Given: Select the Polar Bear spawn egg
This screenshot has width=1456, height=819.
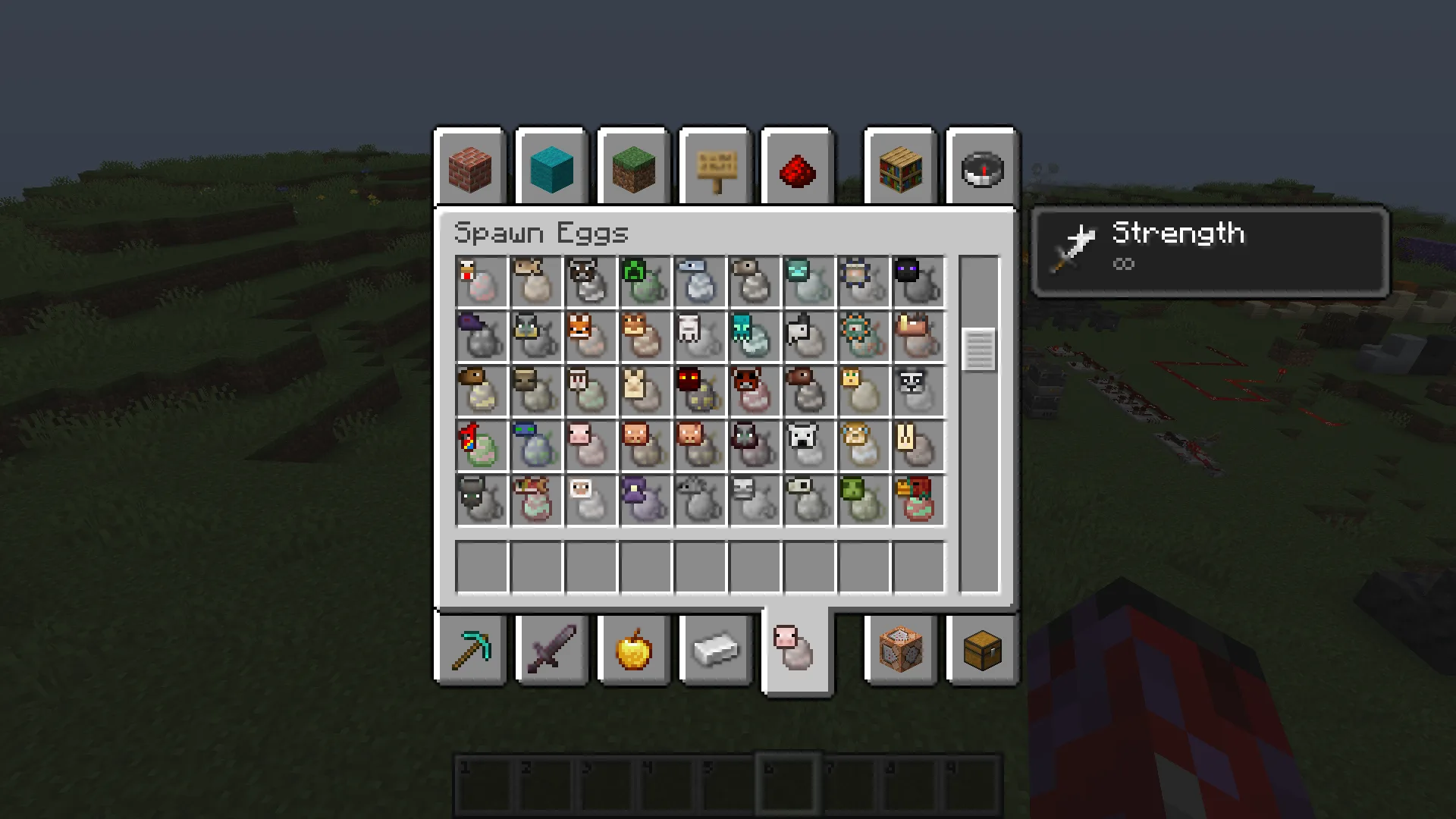Looking at the screenshot, I should pos(808,445).
